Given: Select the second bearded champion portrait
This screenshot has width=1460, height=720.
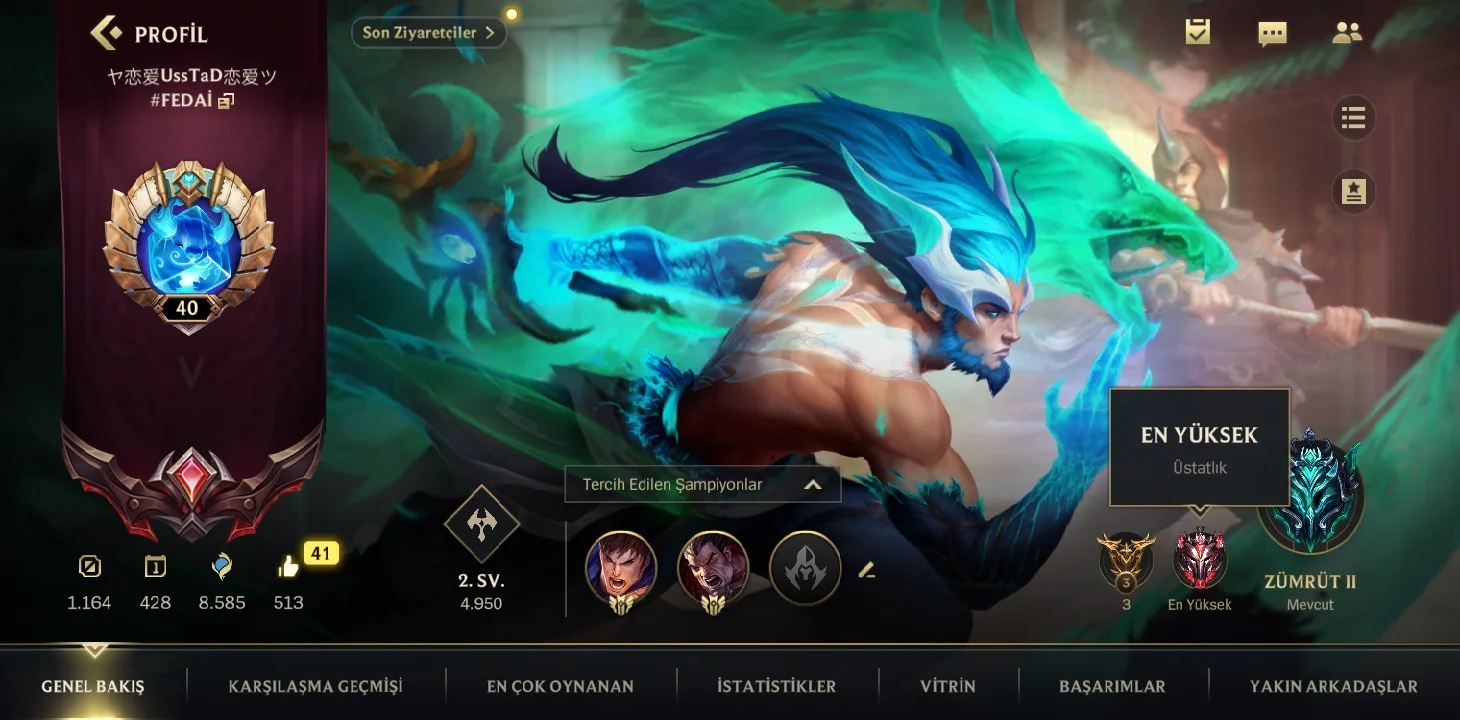Looking at the screenshot, I should pyautogui.click(x=713, y=567).
